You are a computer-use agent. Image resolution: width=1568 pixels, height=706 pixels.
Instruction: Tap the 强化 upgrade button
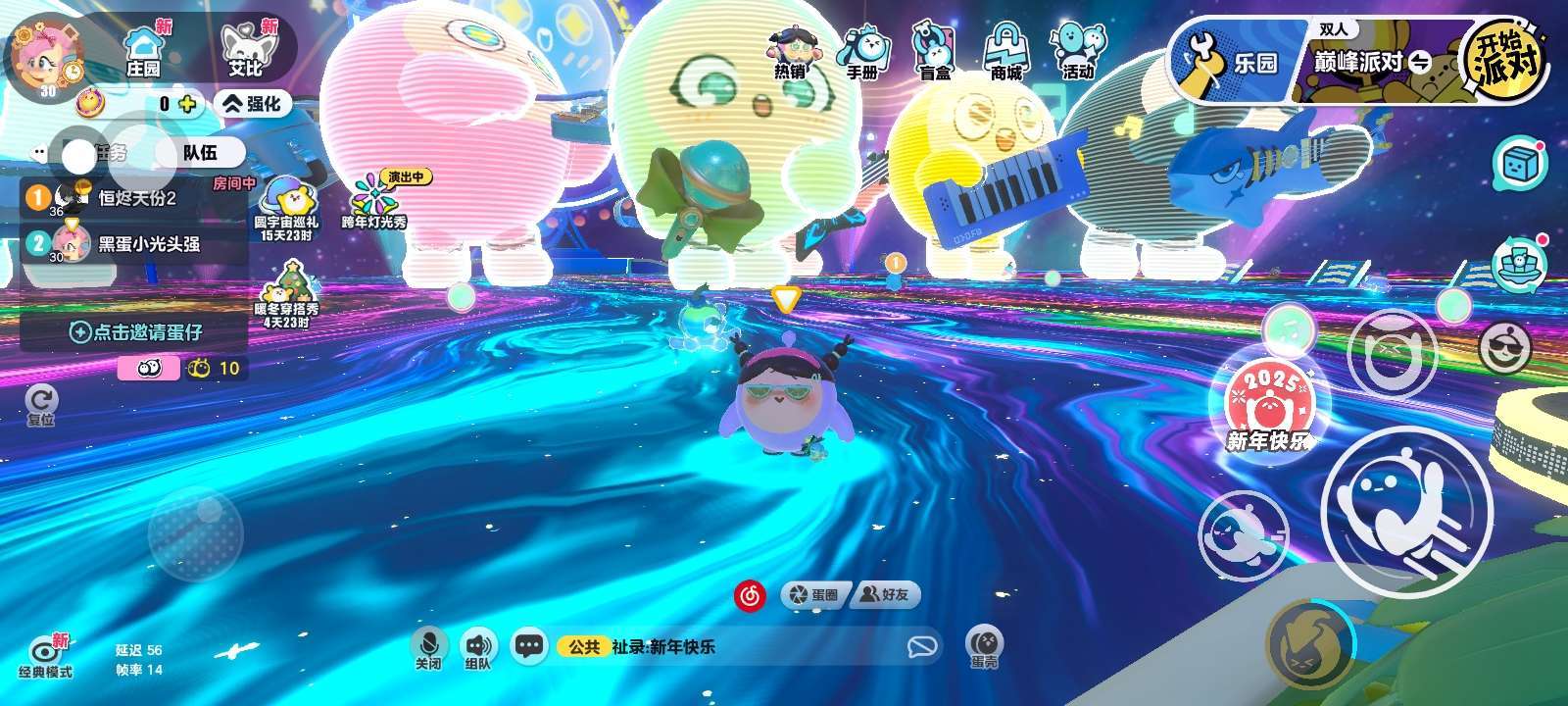click(253, 103)
